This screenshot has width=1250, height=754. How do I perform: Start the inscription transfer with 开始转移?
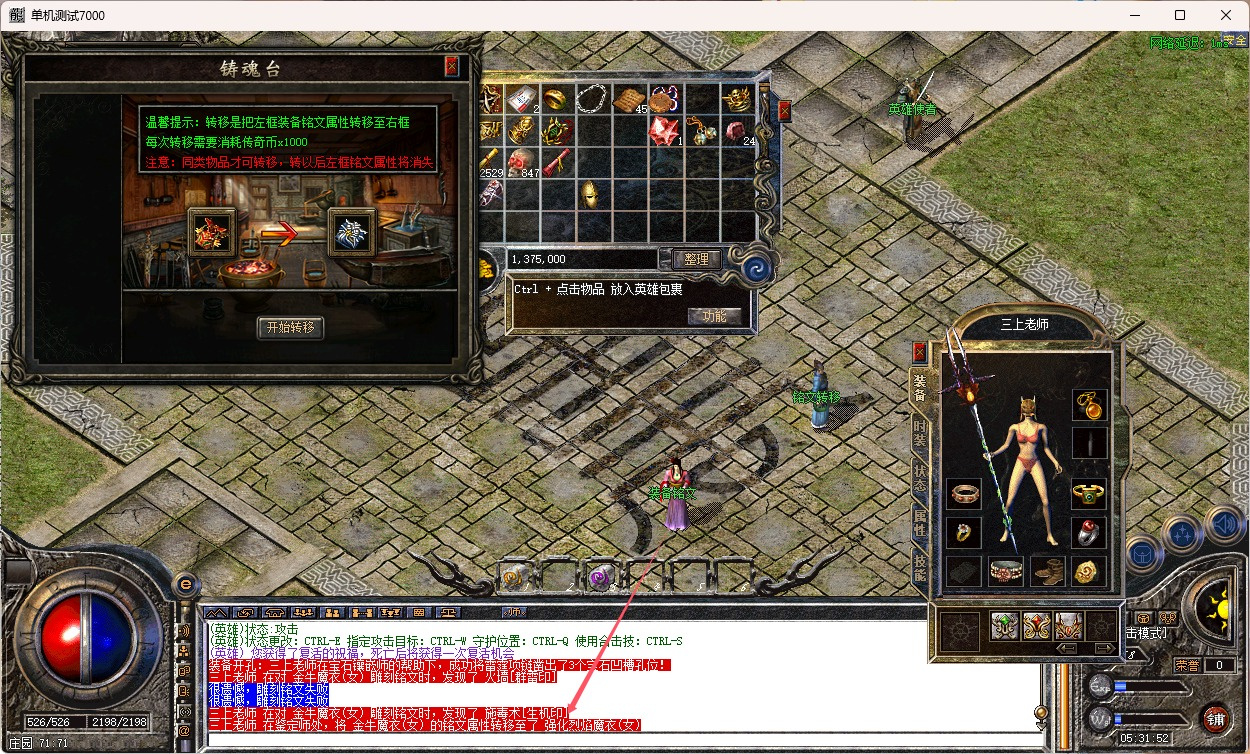290,327
